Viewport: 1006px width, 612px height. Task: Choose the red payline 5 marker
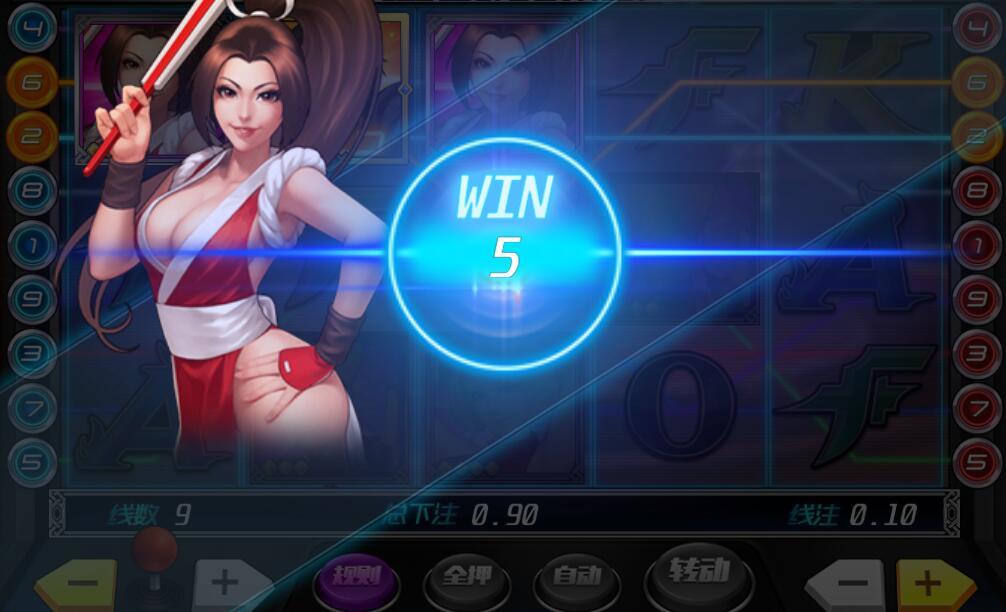click(976, 460)
